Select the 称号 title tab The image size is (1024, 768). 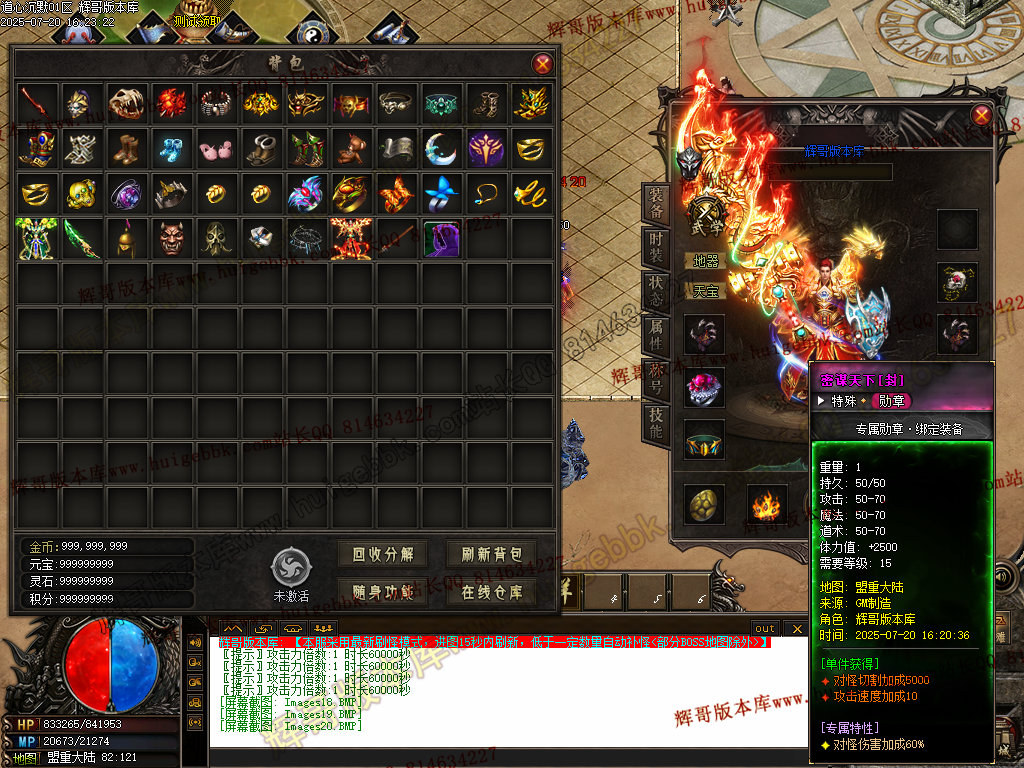(x=655, y=378)
